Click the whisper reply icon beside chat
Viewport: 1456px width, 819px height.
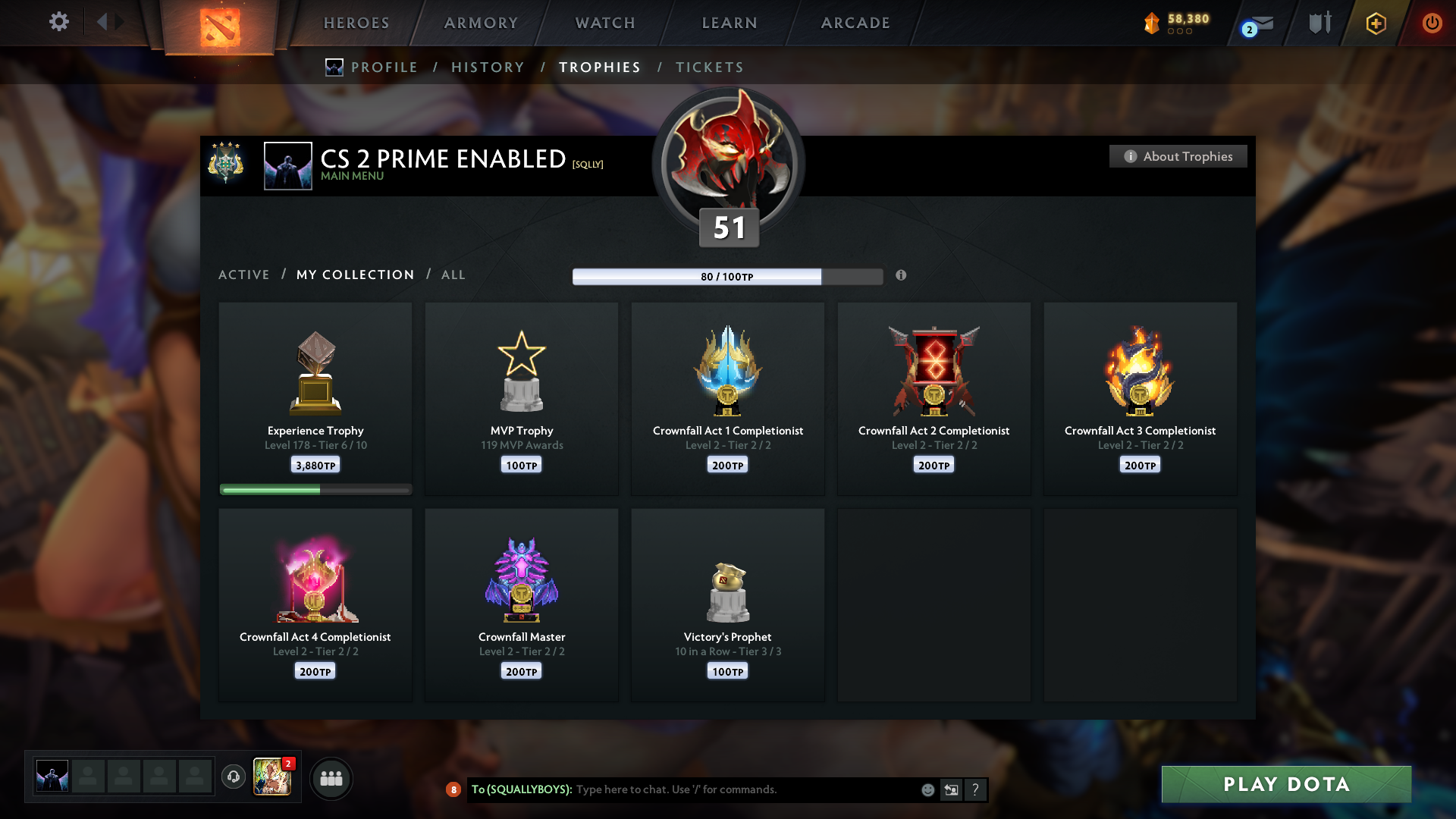point(952,789)
